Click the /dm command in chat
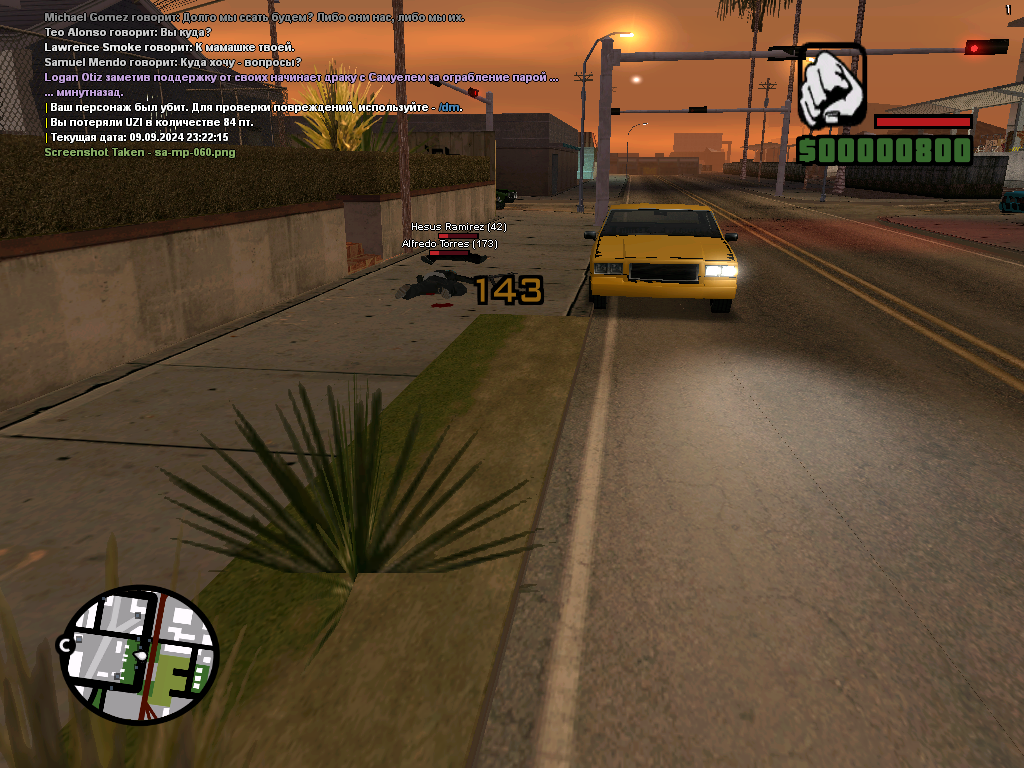Screen dimensions: 1024x768 point(450,107)
